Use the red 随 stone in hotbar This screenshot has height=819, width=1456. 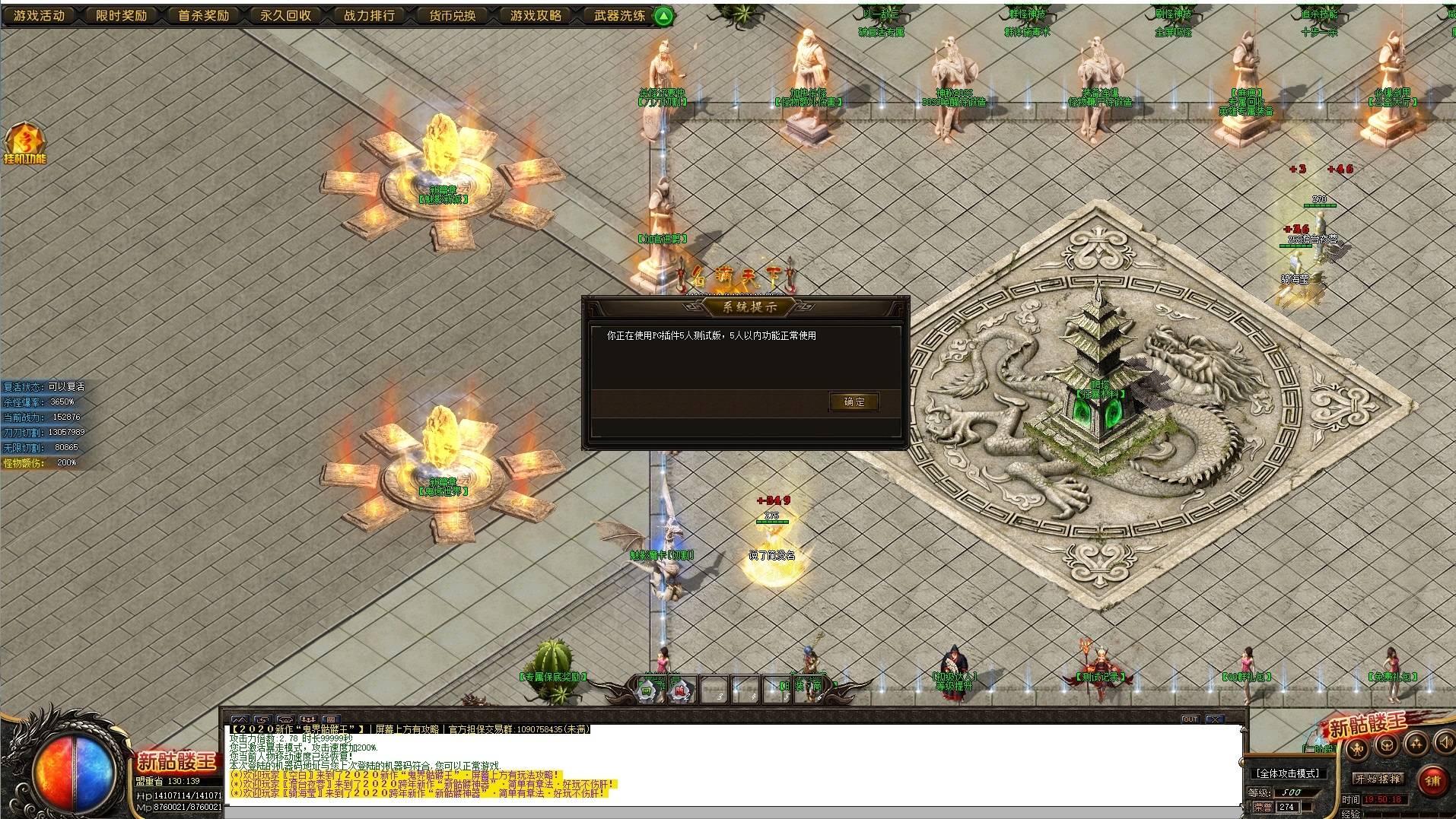click(x=679, y=691)
